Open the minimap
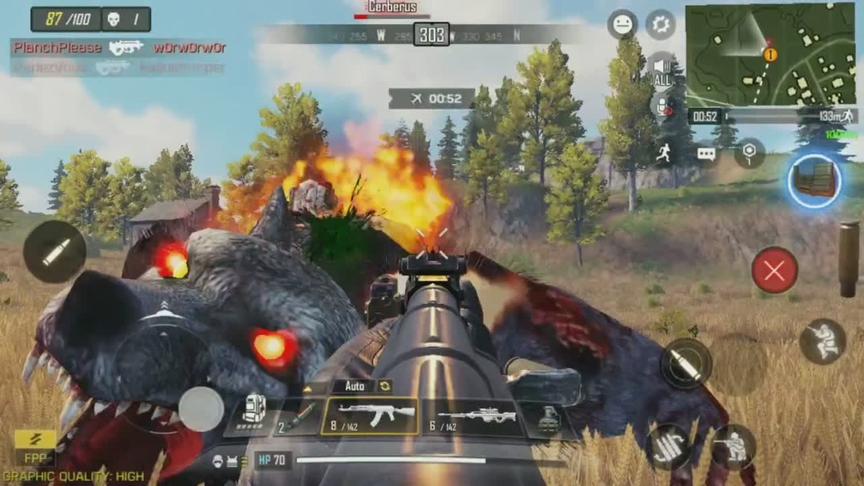864x486 pixels. pos(769,54)
